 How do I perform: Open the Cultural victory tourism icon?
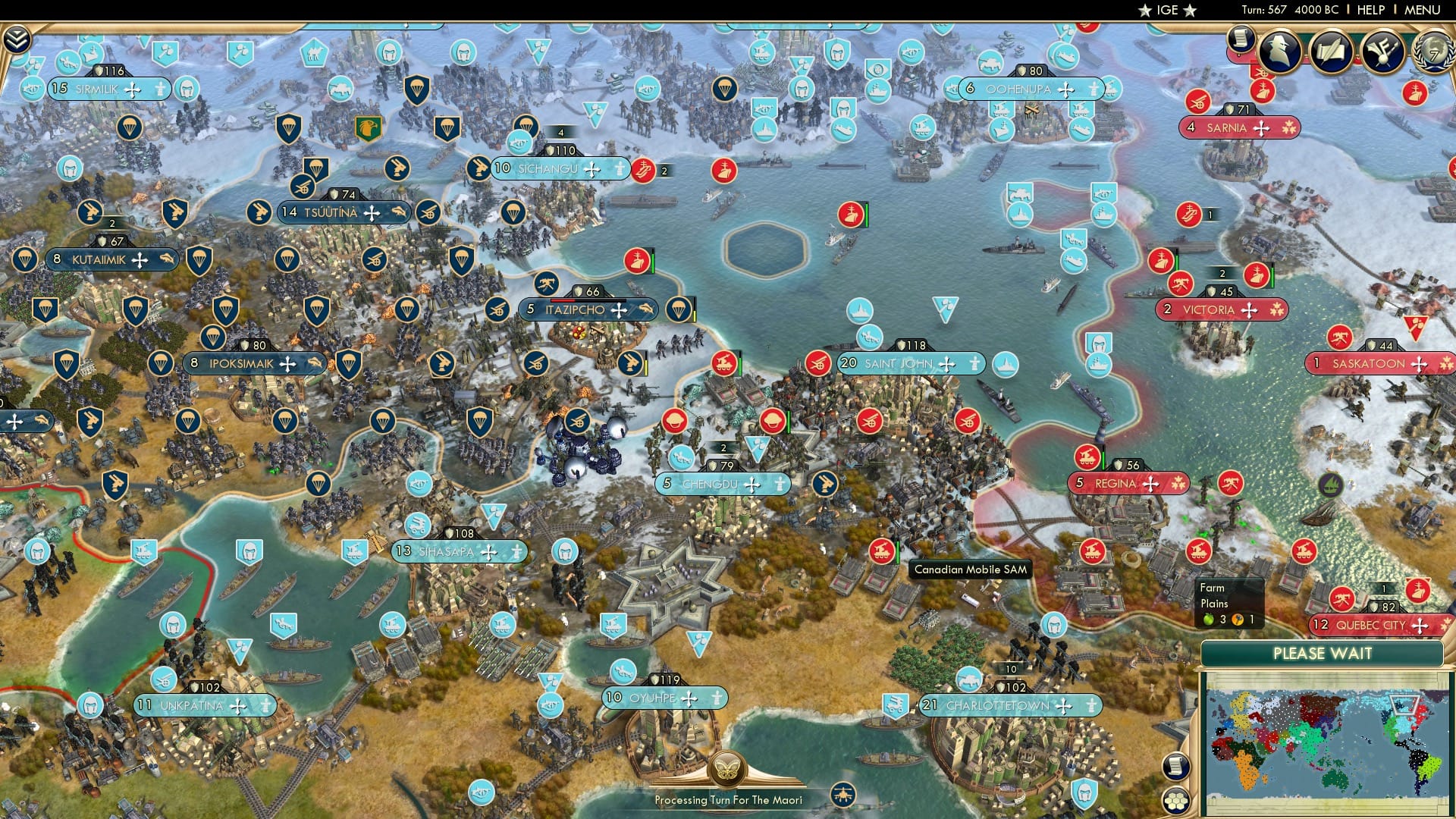tap(1382, 52)
